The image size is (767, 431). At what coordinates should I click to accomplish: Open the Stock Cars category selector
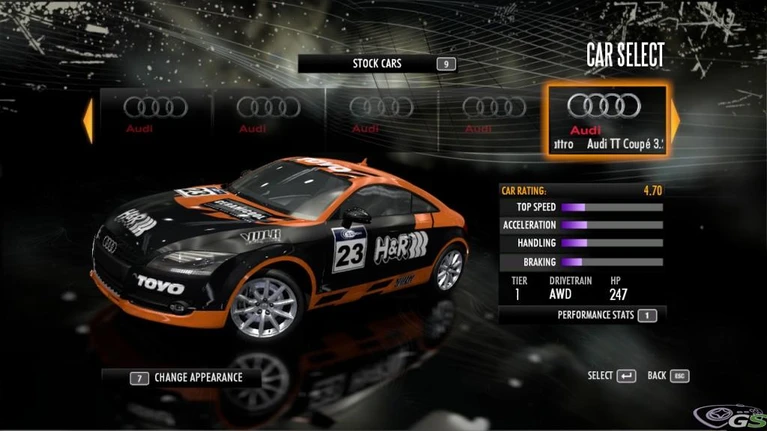pos(379,64)
